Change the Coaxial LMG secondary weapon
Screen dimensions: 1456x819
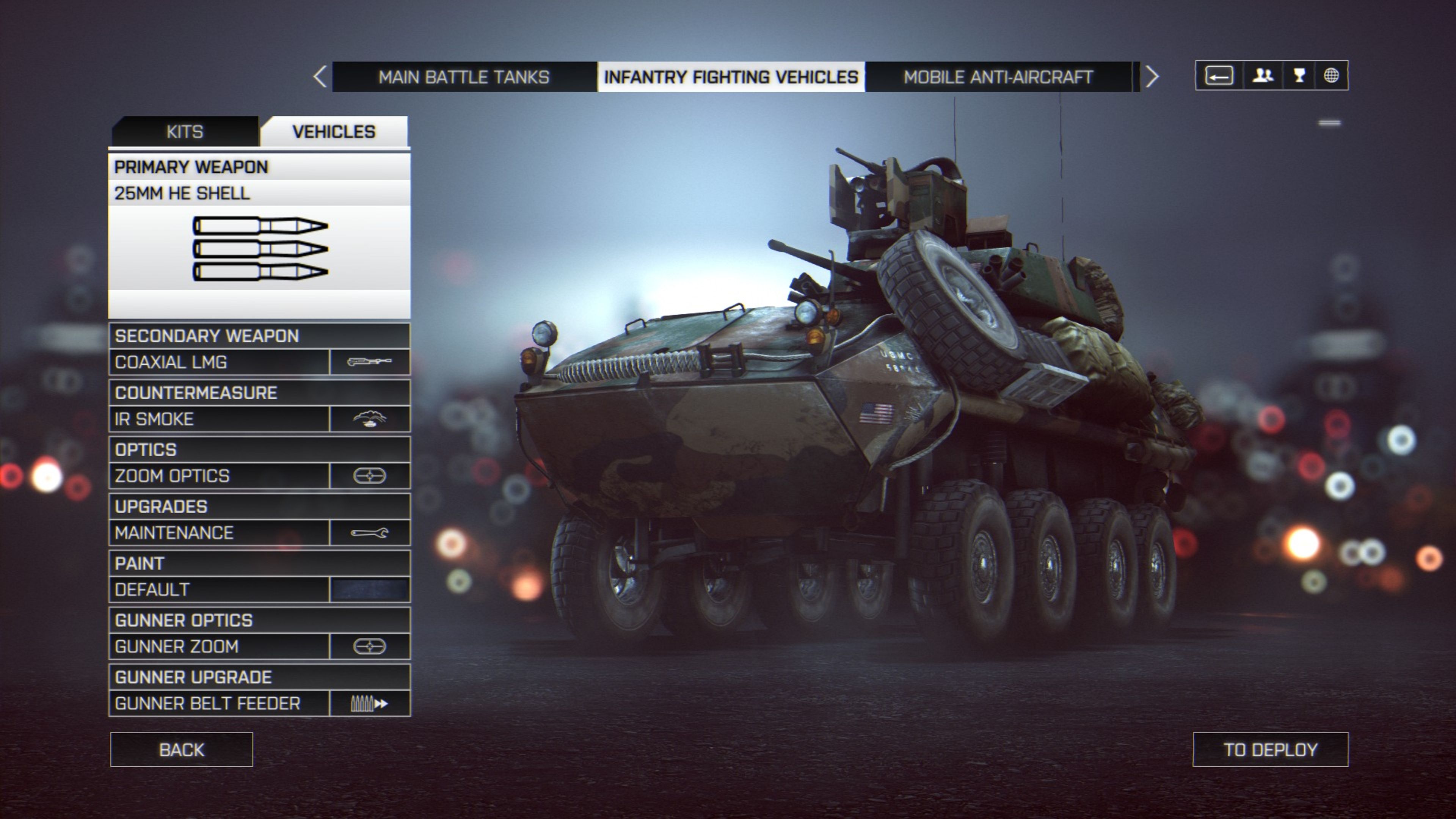259,362
